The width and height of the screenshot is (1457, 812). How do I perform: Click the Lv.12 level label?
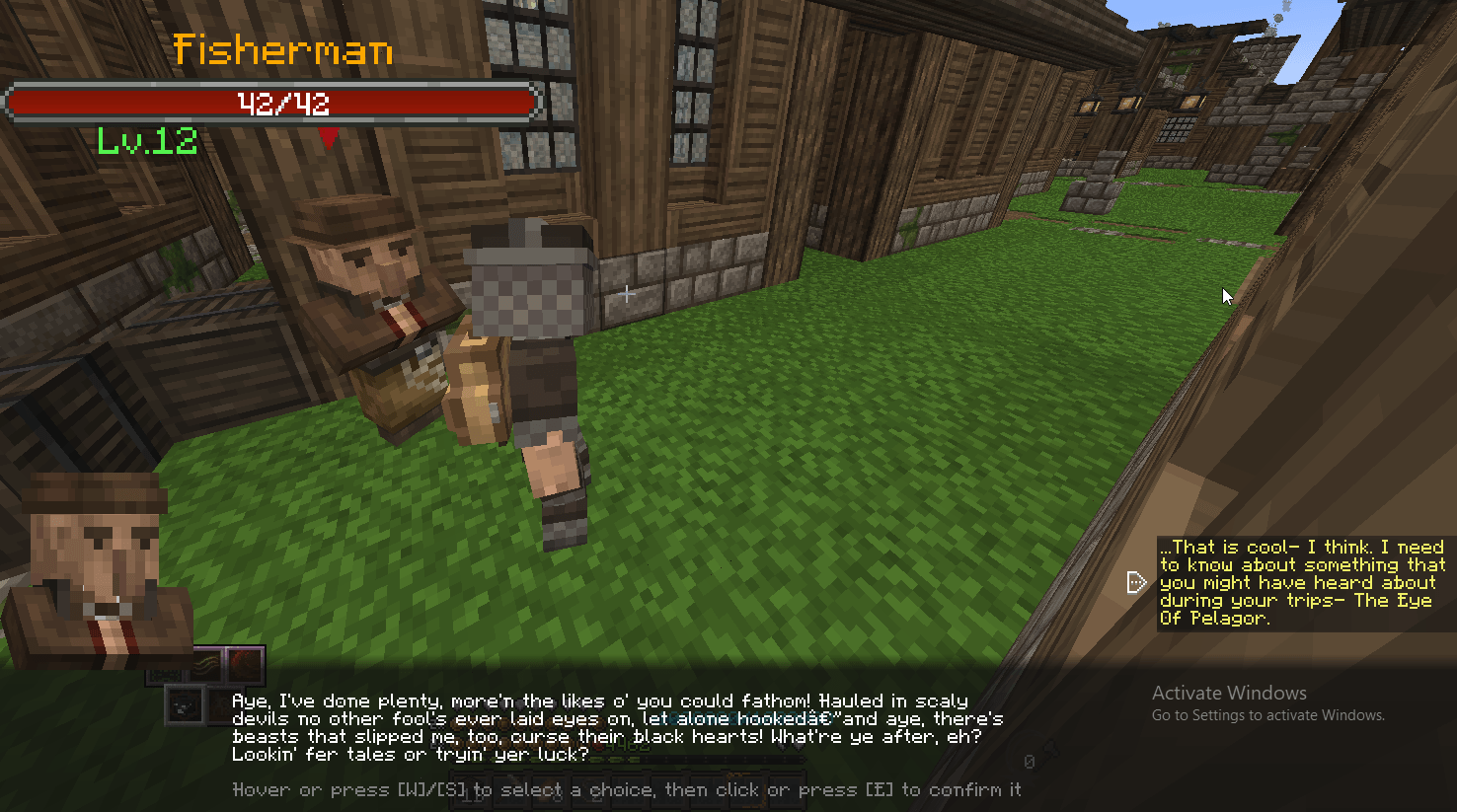pyautogui.click(x=148, y=141)
